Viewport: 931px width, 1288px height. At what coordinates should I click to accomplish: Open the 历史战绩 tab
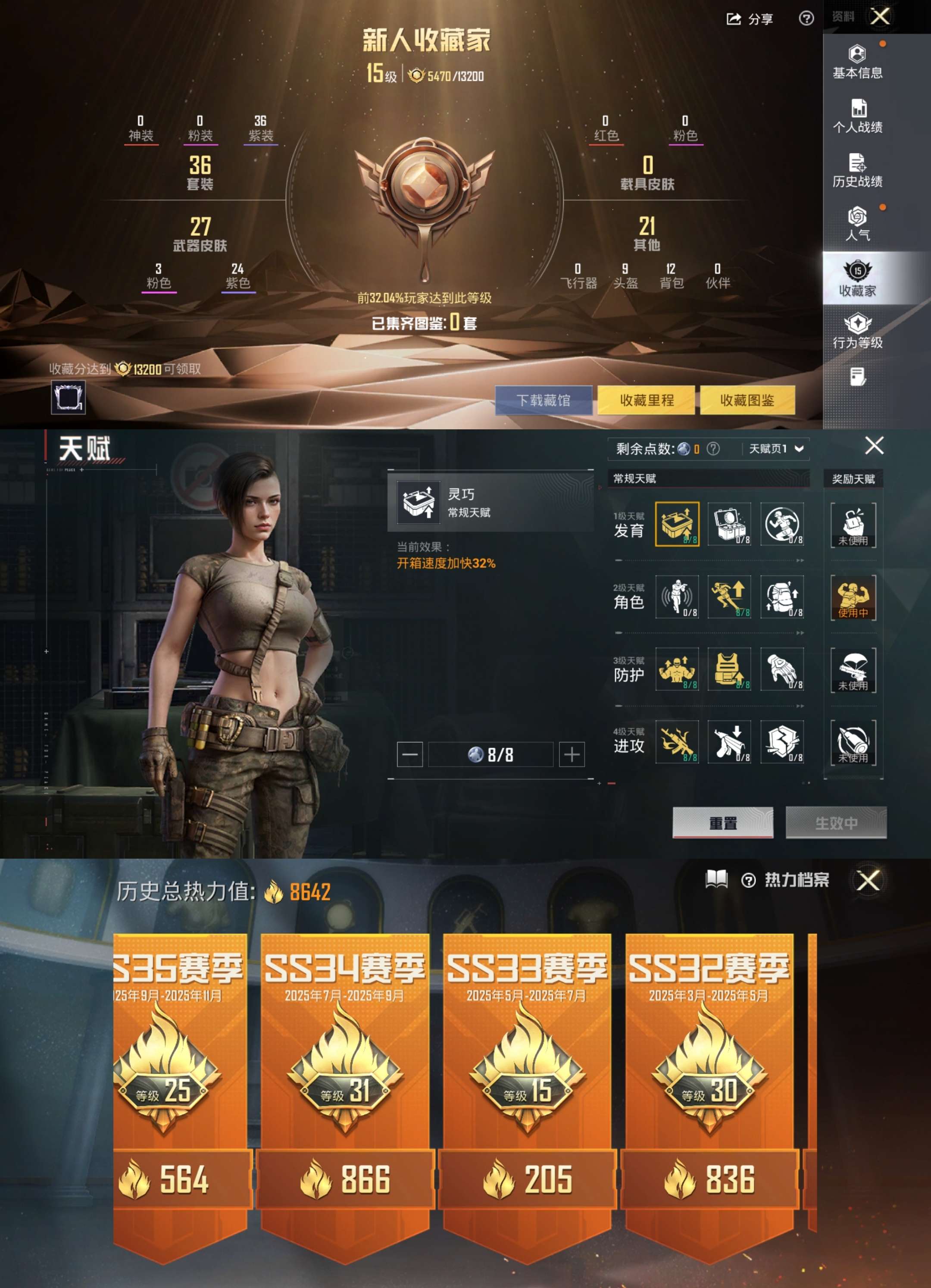[x=857, y=170]
